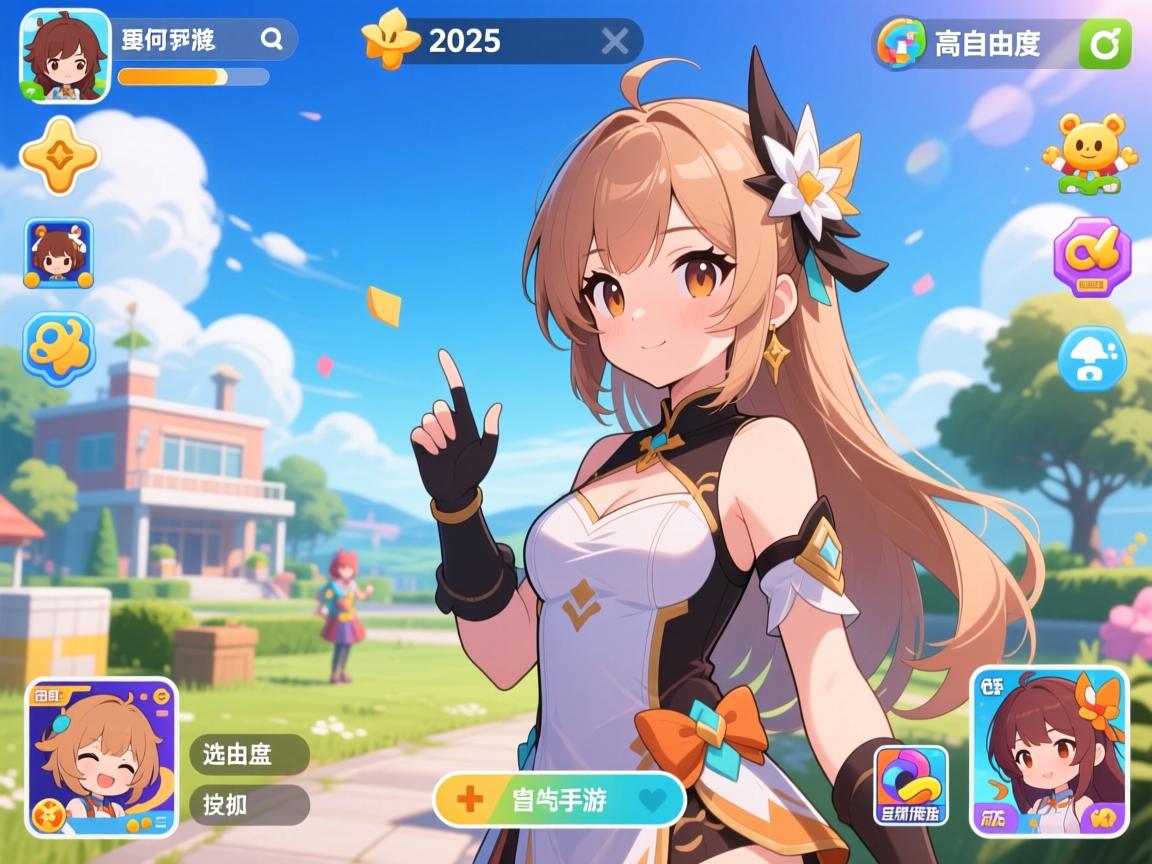Viewport: 1152px width, 864px height.
Task: Open the blue mushroom house icon
Action: [1092, 358]
